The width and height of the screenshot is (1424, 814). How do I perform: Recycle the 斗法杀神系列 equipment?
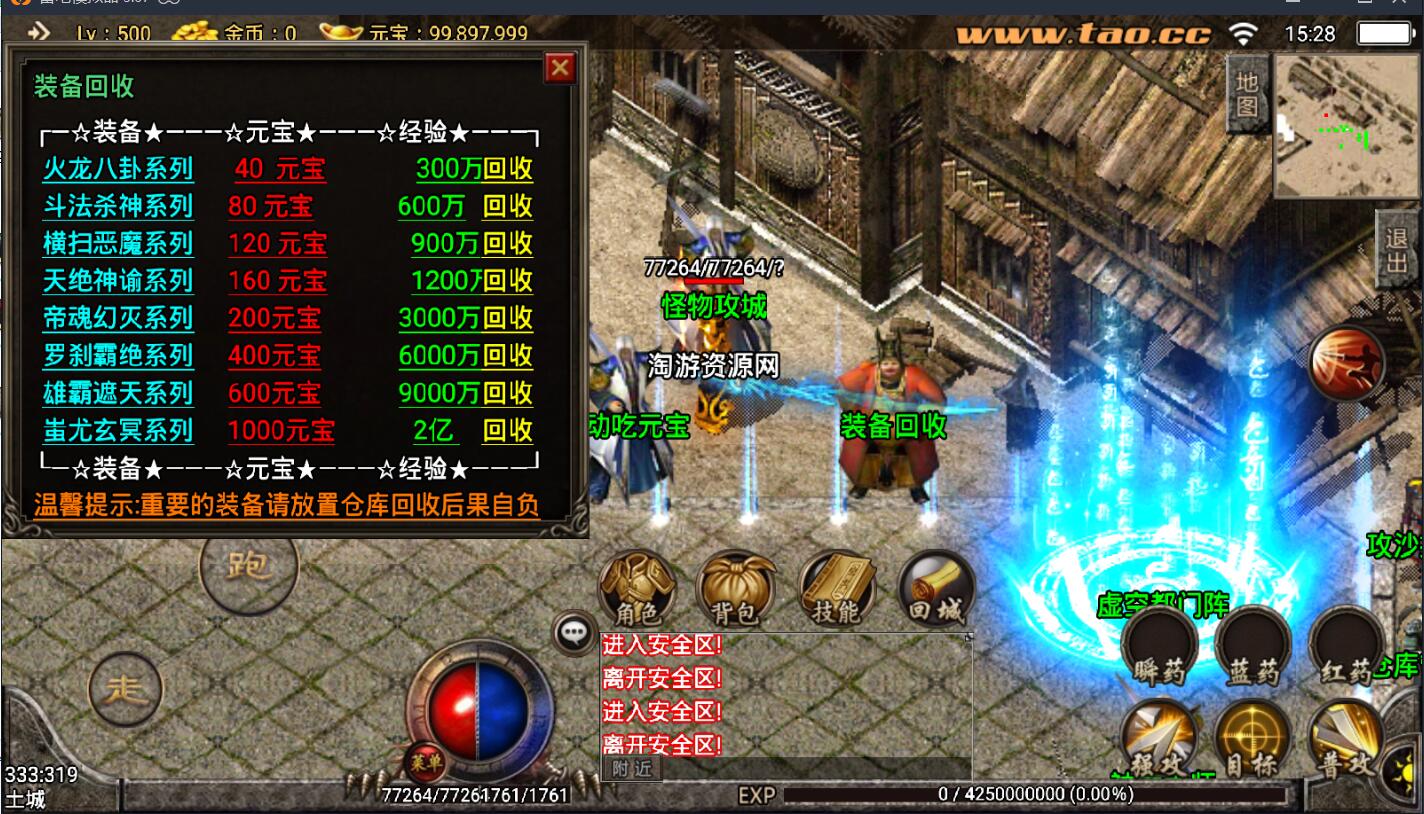(x=507, y=207)
